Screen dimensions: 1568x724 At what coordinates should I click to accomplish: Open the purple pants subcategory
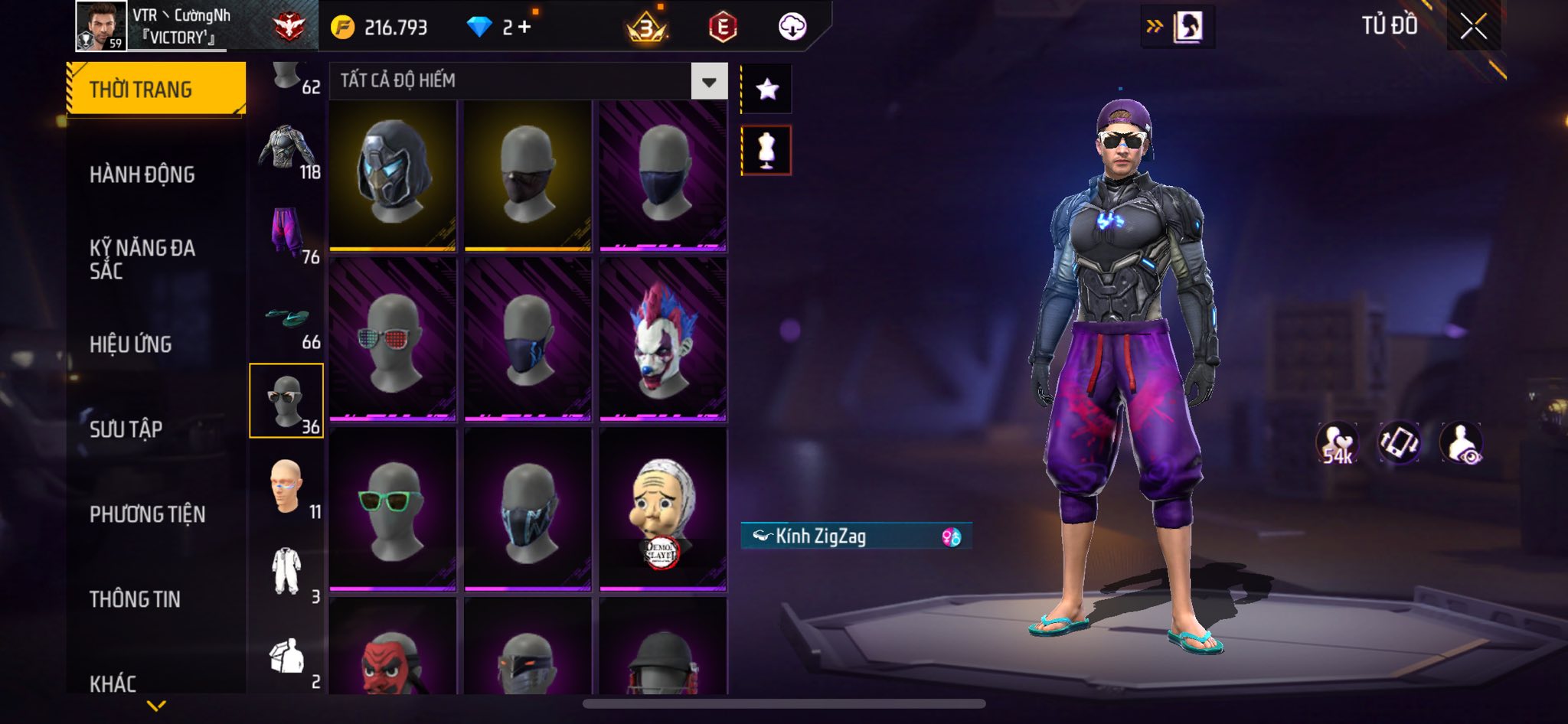tap(287, 233)
